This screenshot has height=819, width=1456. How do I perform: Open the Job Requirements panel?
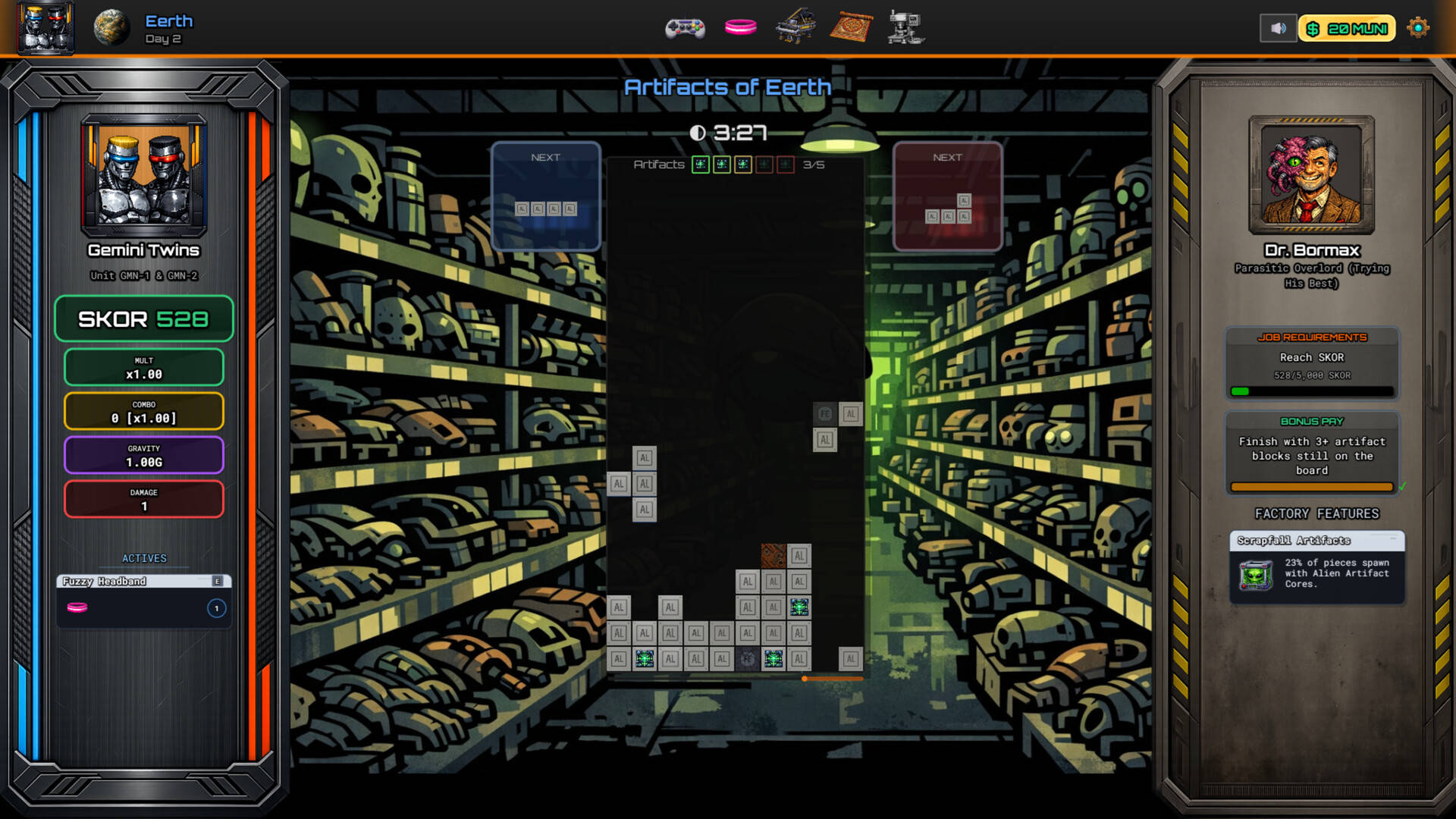pyautogui.click(x=1312, y=363)
